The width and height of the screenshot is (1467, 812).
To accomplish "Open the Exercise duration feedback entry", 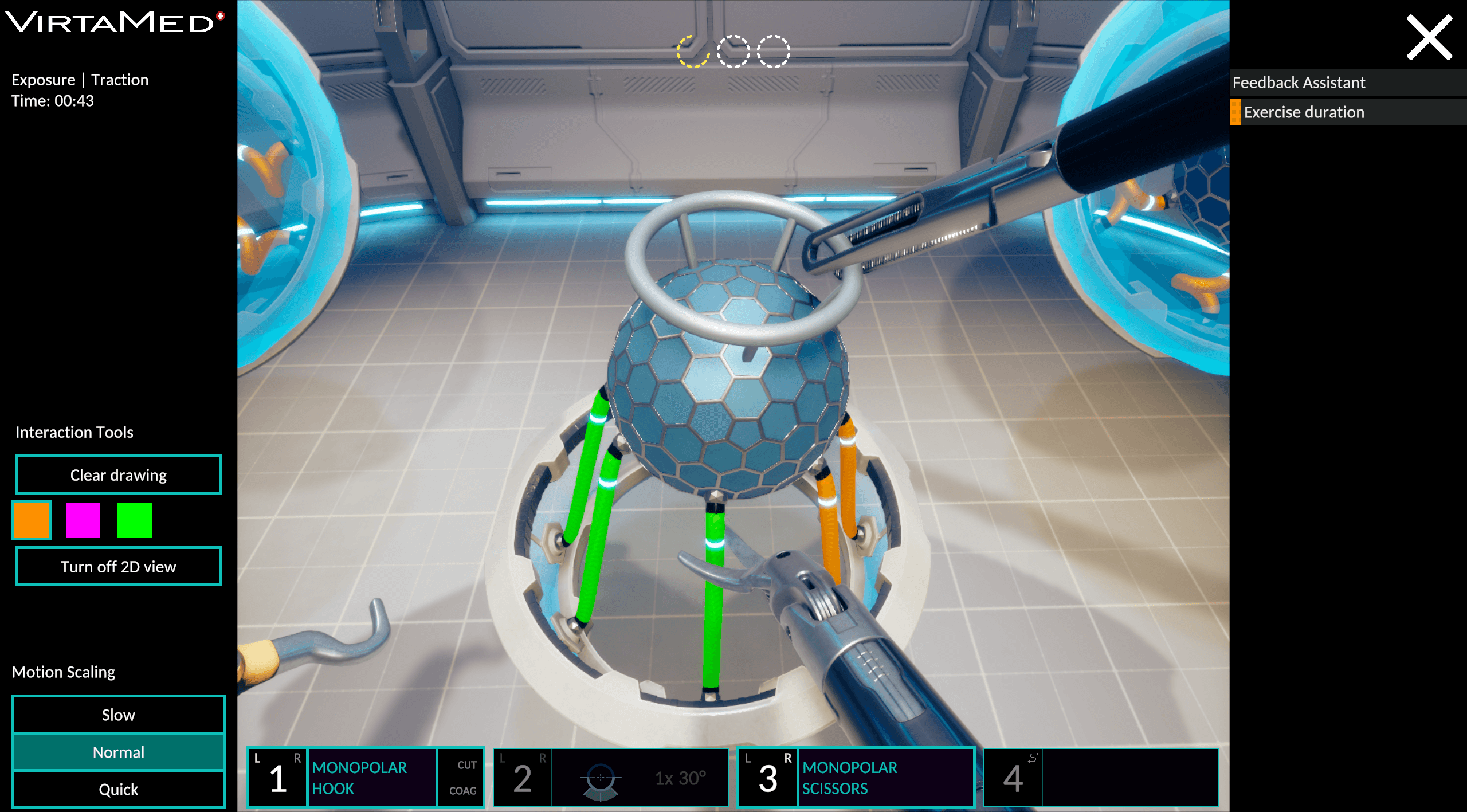I will (x=1347, y=112).
